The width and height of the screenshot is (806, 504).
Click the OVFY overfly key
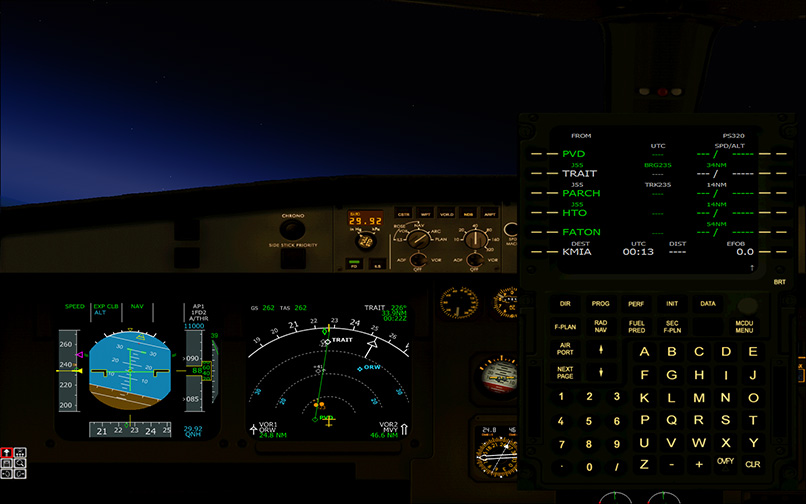tap(725, 465)
